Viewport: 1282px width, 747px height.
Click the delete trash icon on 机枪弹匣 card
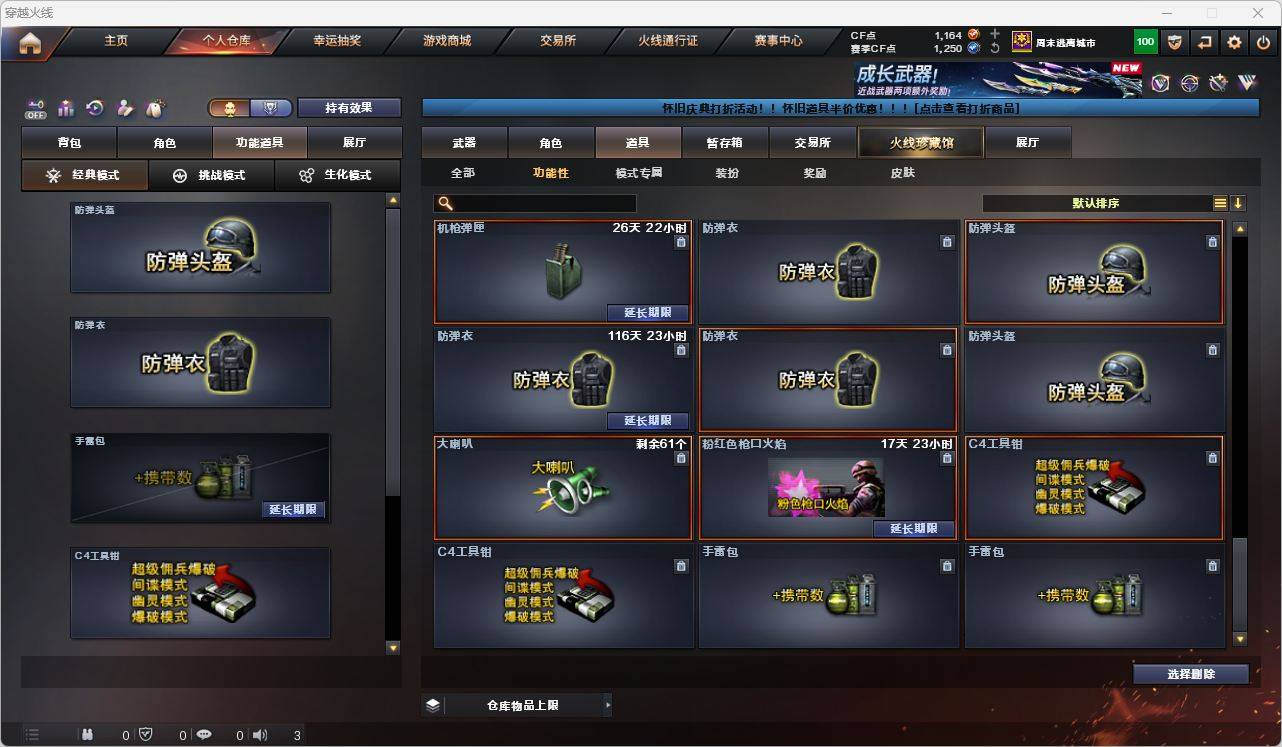[x=682, y=242]
